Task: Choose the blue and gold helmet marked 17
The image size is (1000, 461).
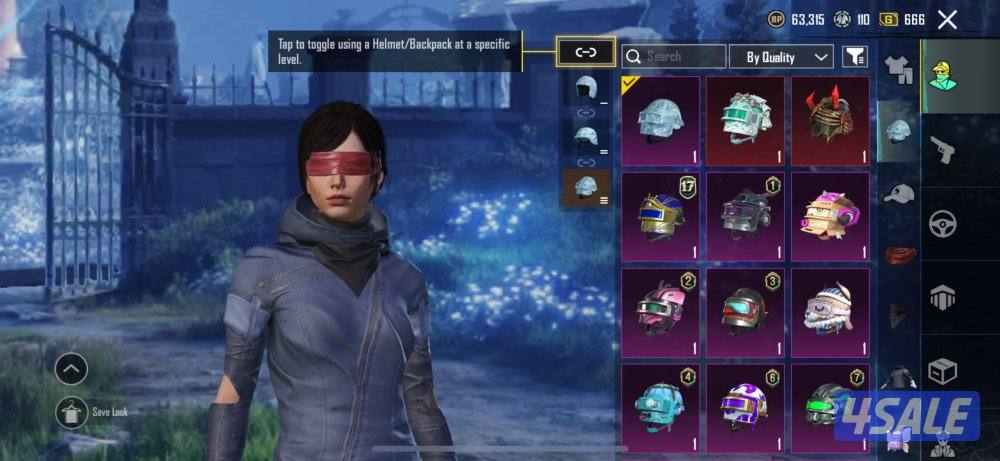Action: [660, 215]
